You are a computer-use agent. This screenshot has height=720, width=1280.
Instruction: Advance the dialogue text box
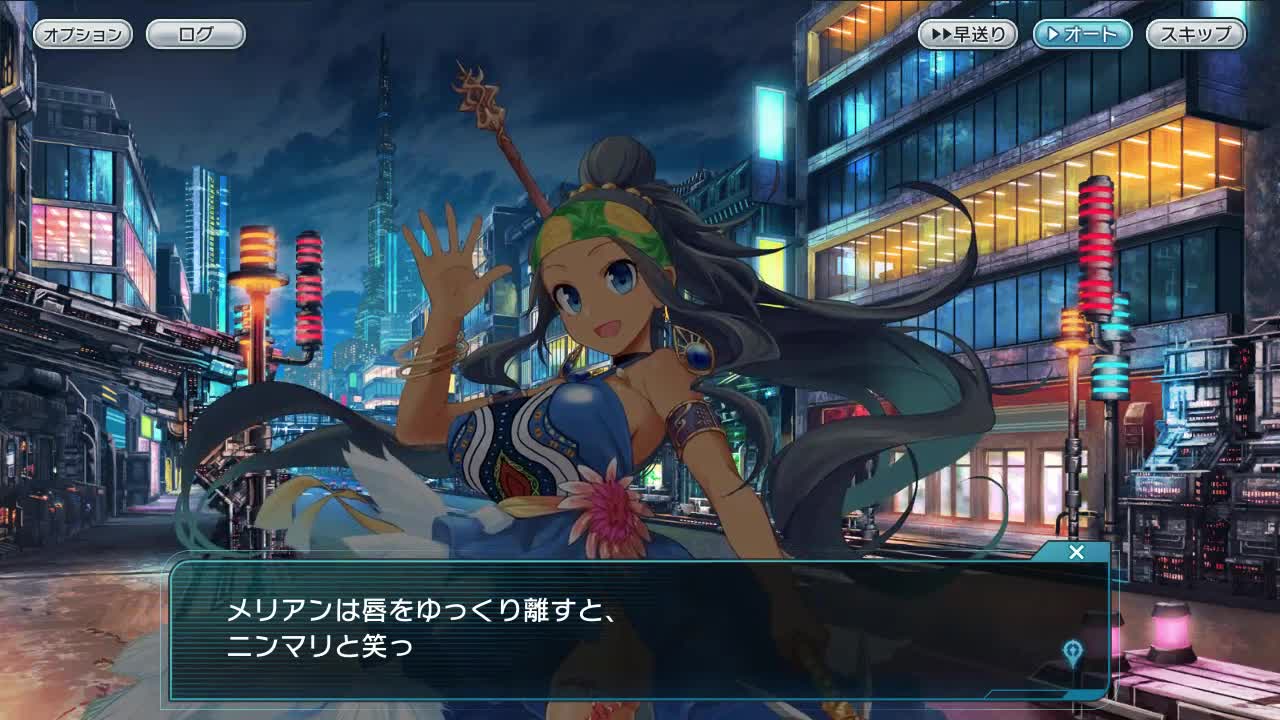pyautogui.click(x=640, y=630)
